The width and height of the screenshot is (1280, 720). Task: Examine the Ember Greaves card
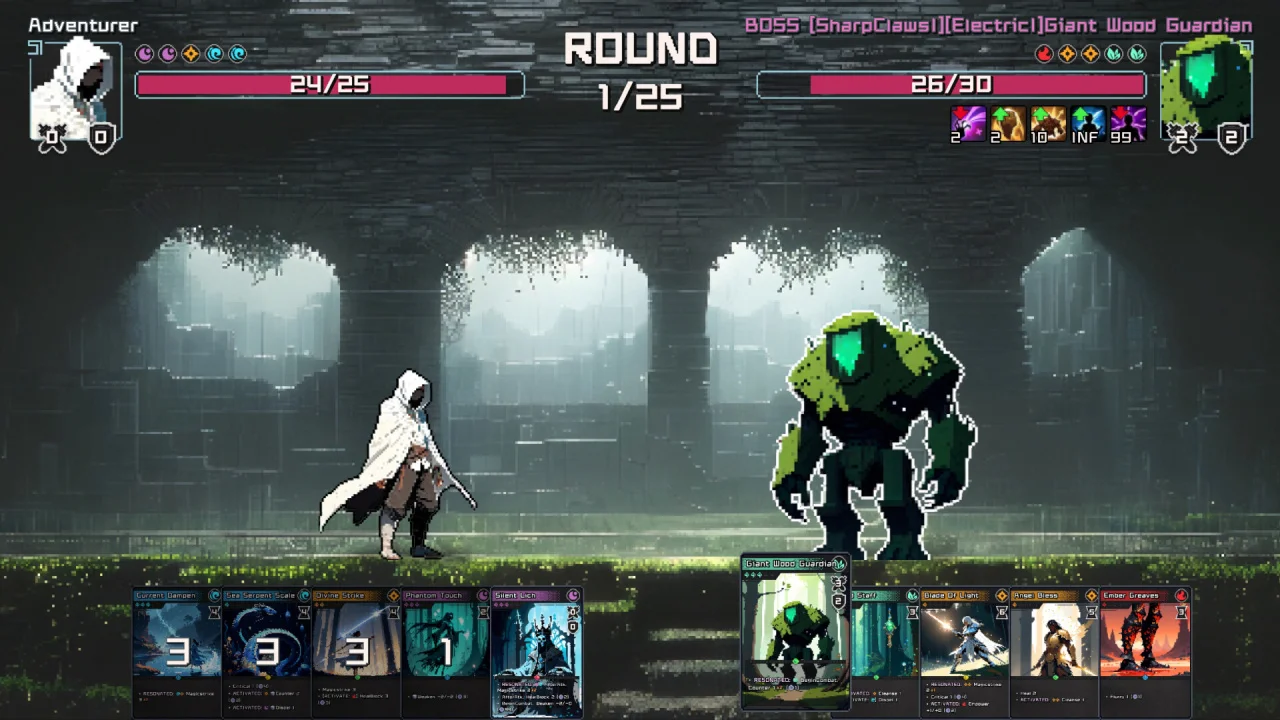[1145, 650]
